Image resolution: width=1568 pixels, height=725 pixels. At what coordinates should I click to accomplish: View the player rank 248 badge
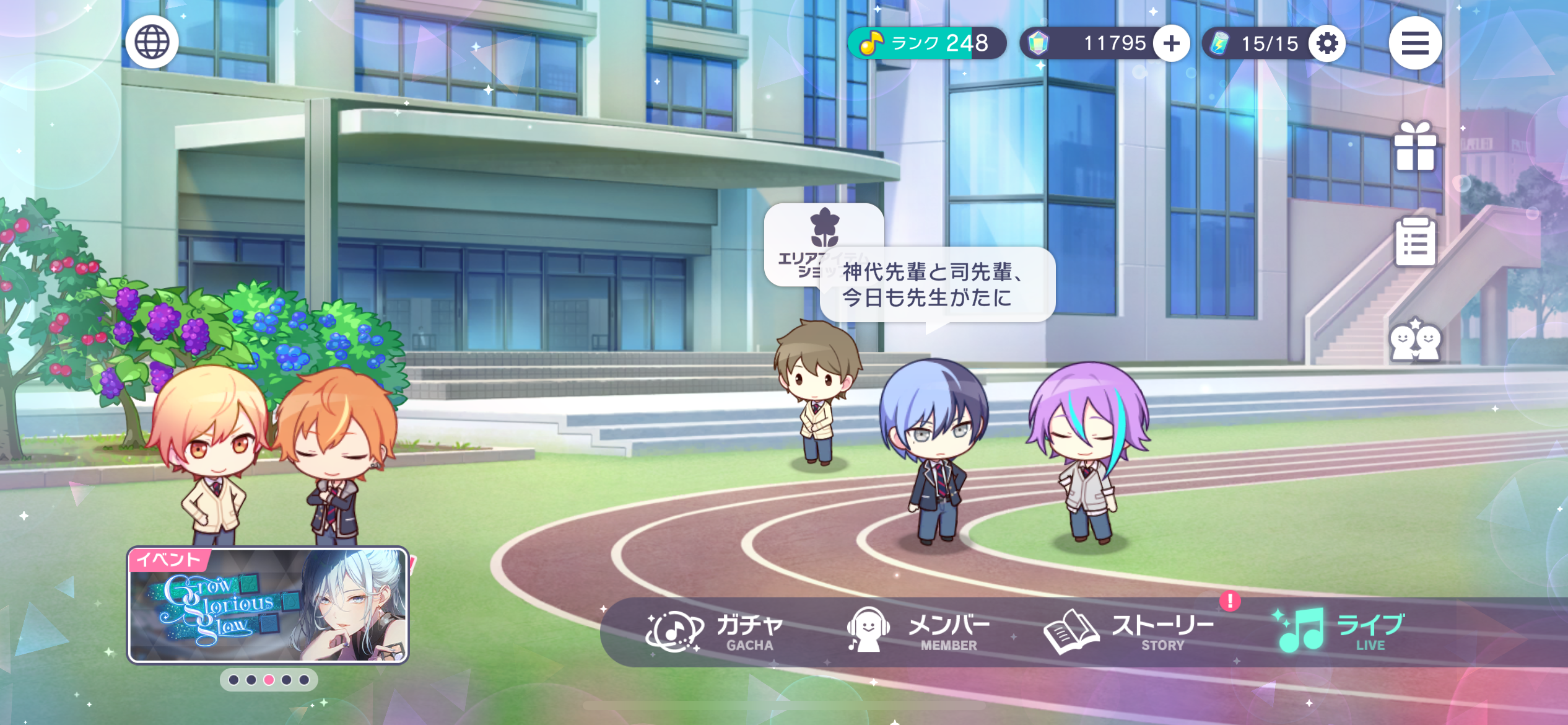[926, 43]
